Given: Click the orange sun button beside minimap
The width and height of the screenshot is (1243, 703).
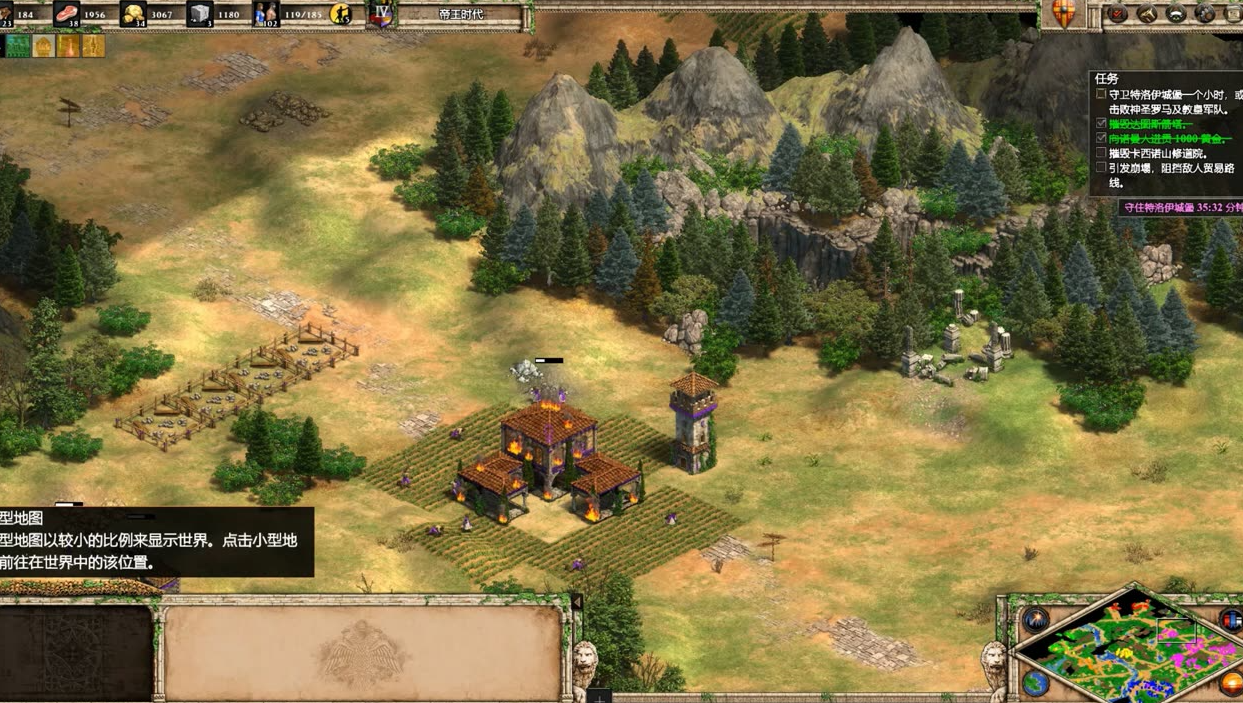Looking at the screenshot, I should pos(1233,684).
